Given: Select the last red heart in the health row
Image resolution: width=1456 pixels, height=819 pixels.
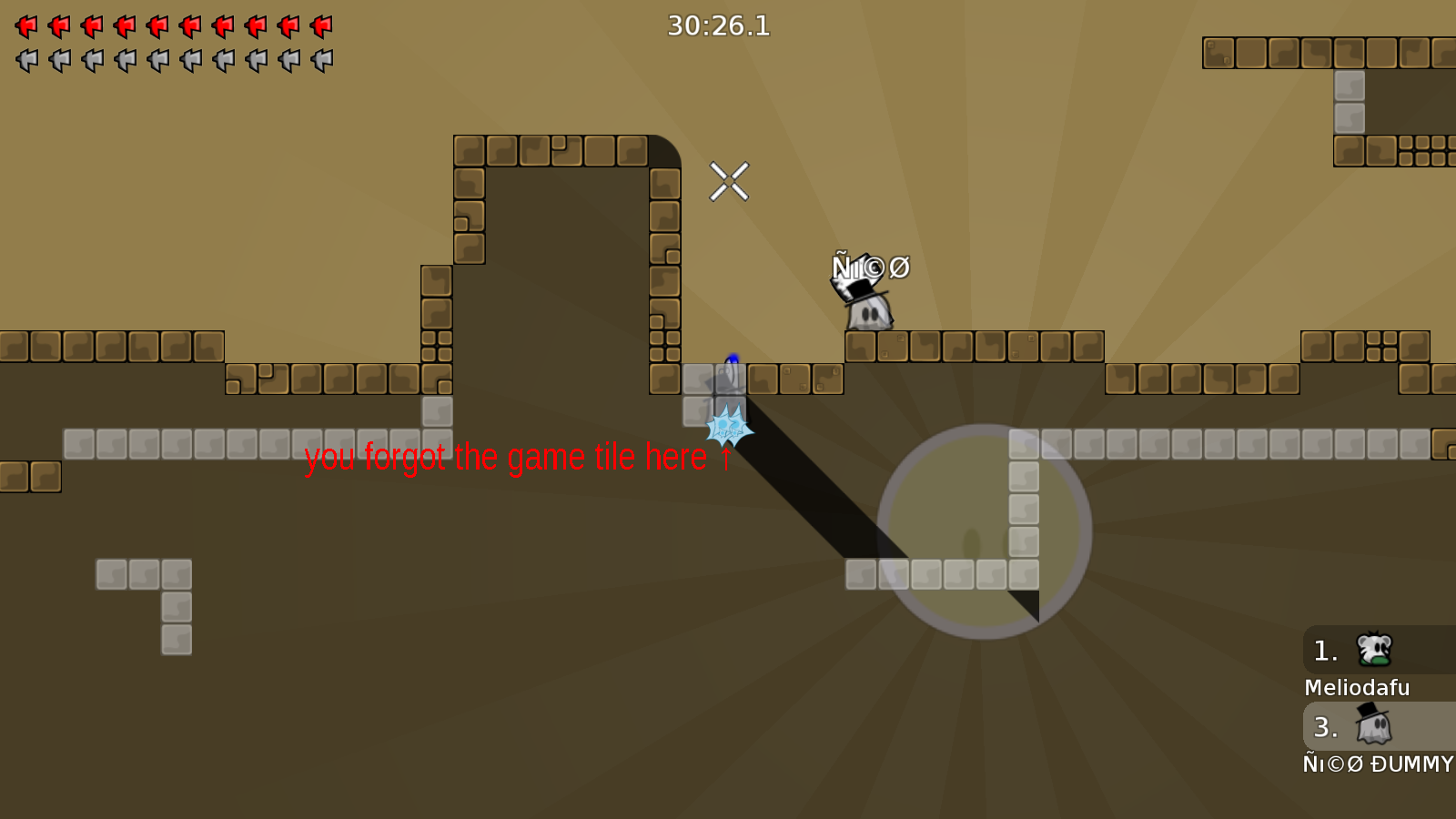Looking at the screenshot, I should point(320,26).
